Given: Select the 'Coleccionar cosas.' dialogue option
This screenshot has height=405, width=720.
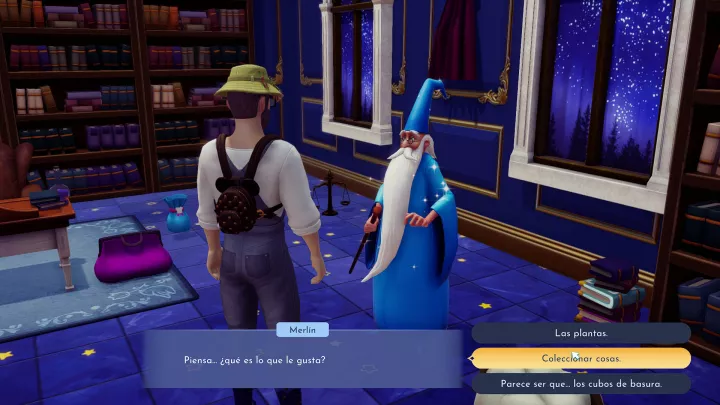Looking at the screenshot, I should tap(581, 358).
